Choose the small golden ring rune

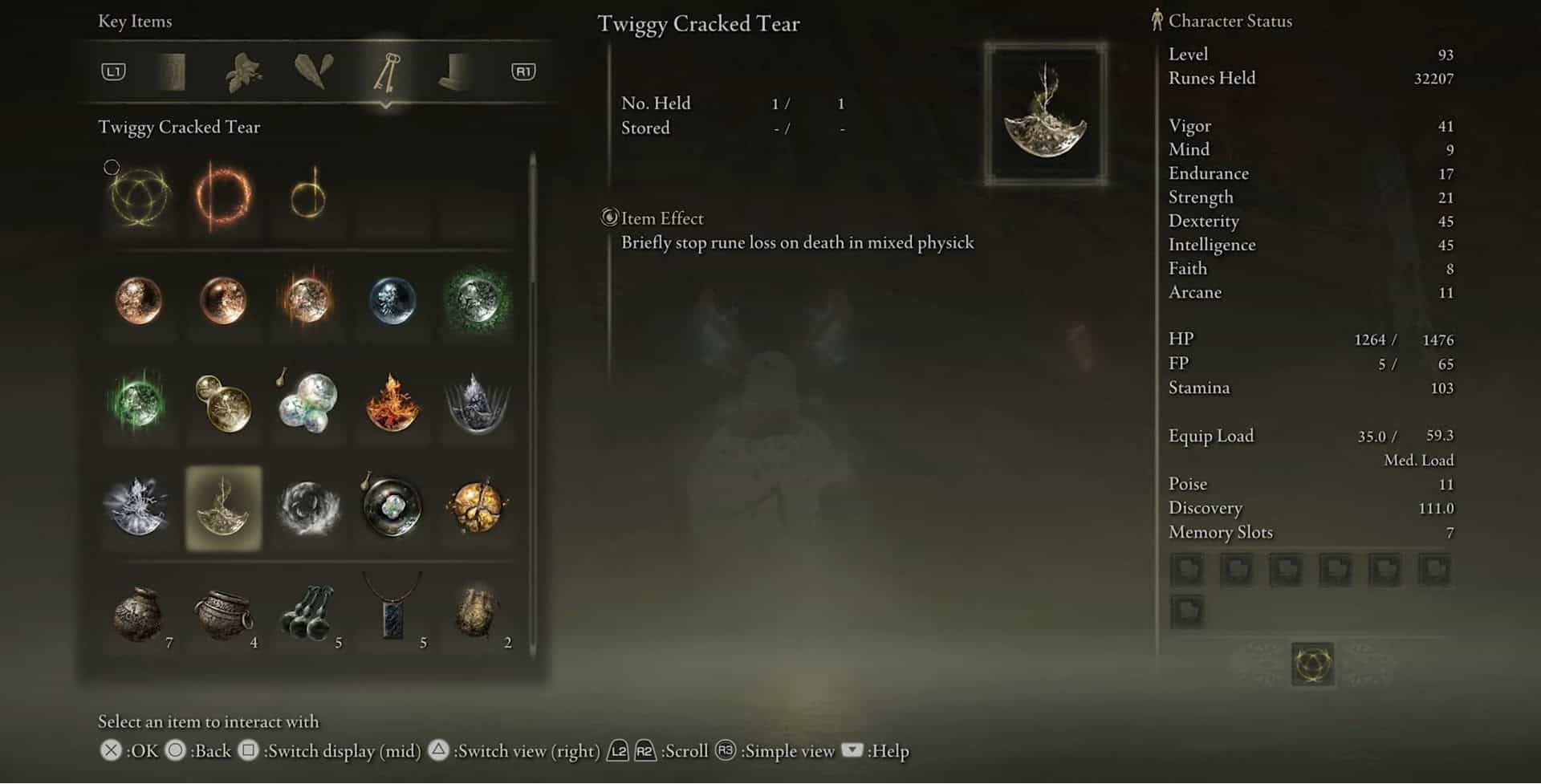click(x=308, y=197)
